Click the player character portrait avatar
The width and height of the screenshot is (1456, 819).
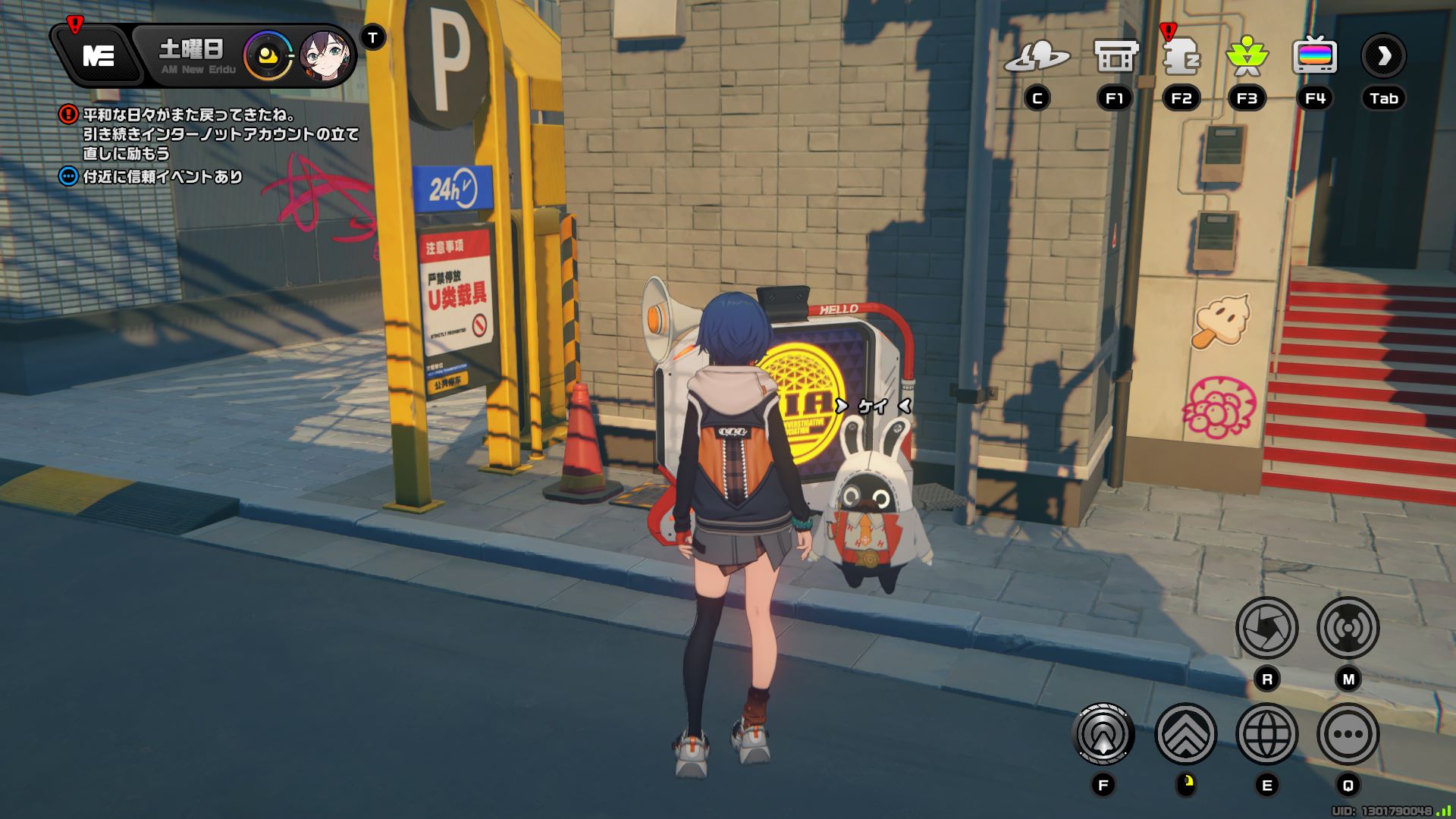(325, 56)
